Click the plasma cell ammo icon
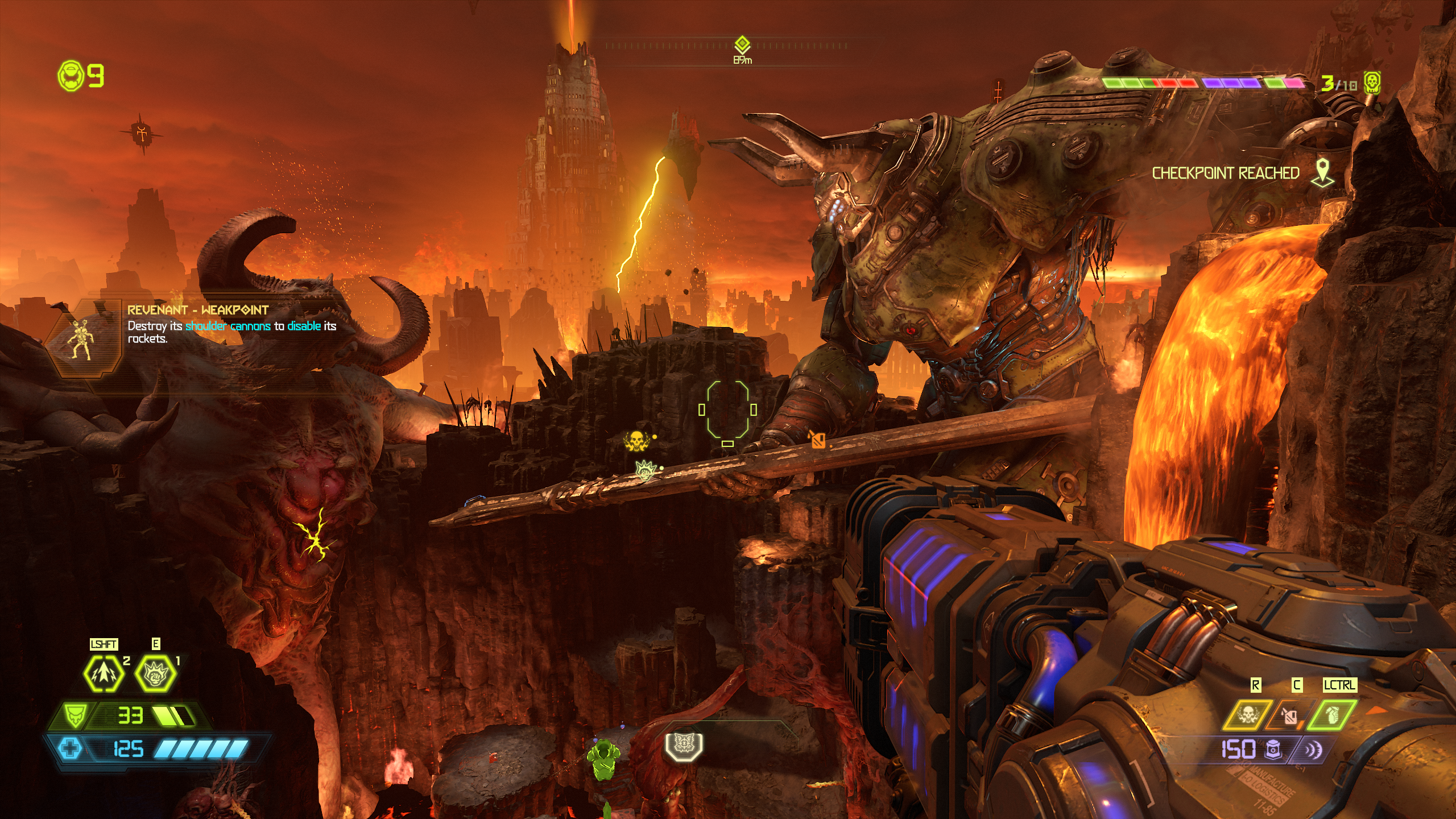1456x819 pixels. pyautogui.click(x=1273, y=750)
